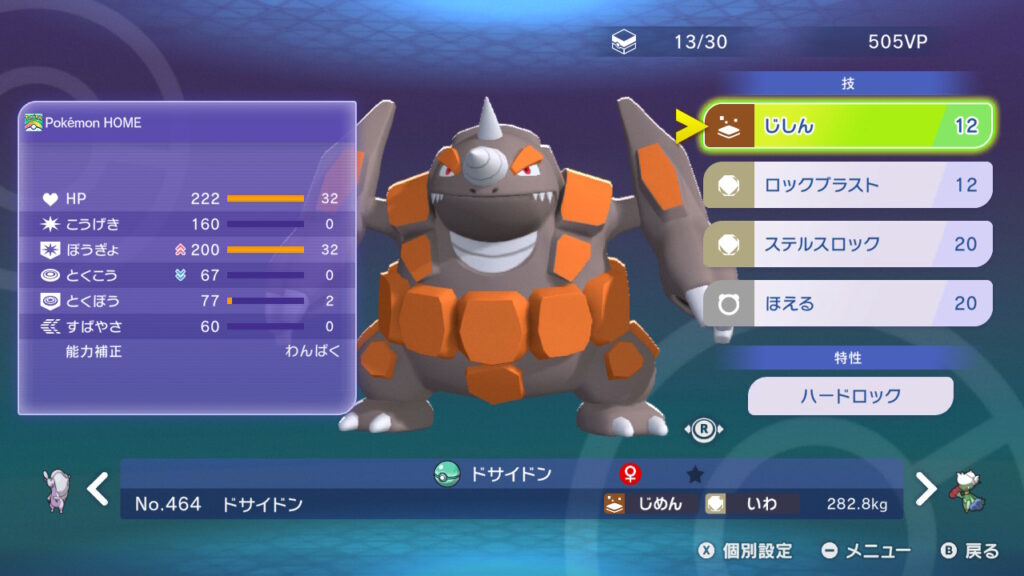Select the すばやさ stat row

[188, 326]
